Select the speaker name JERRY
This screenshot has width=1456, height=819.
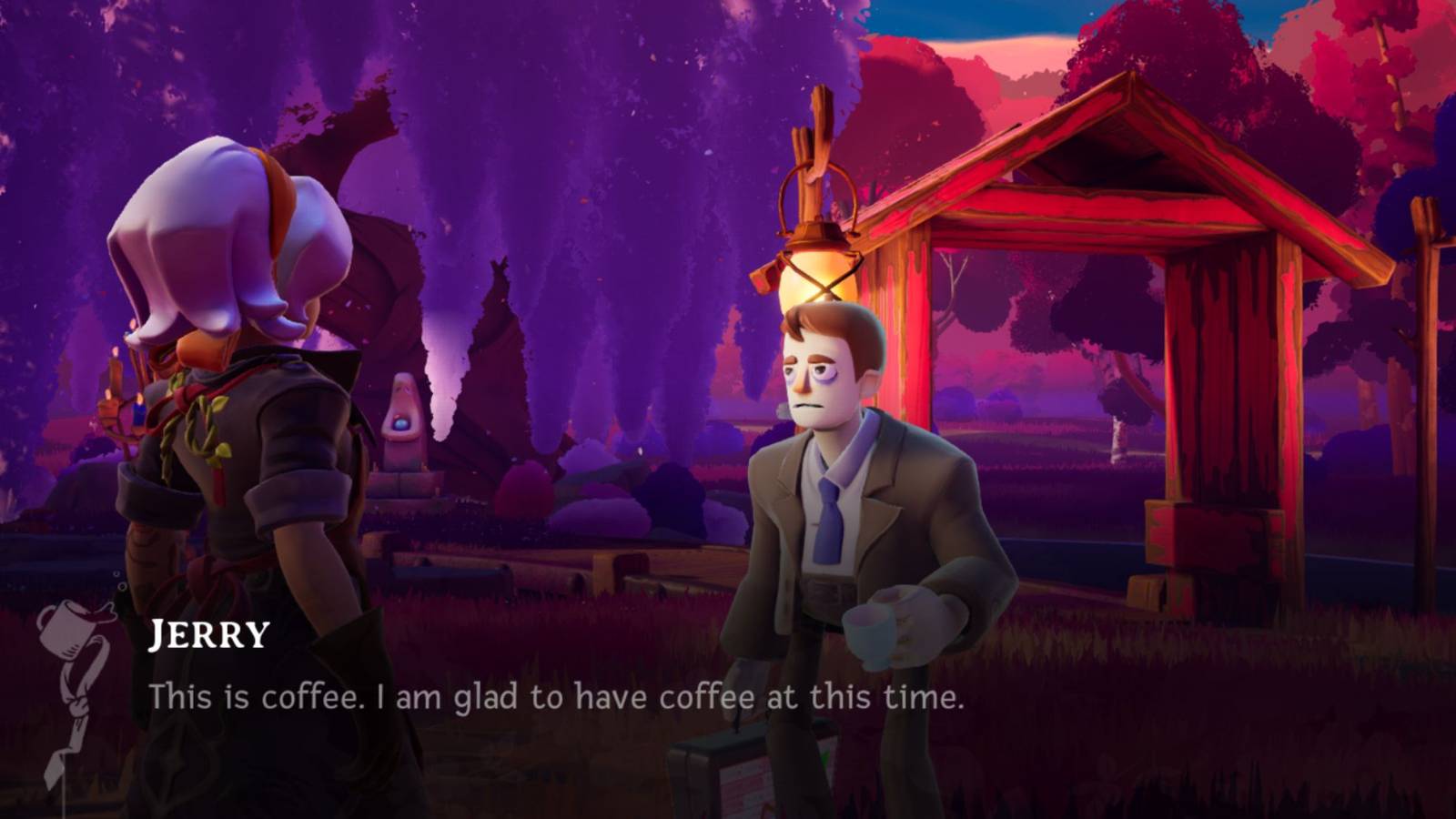point(207,634)
